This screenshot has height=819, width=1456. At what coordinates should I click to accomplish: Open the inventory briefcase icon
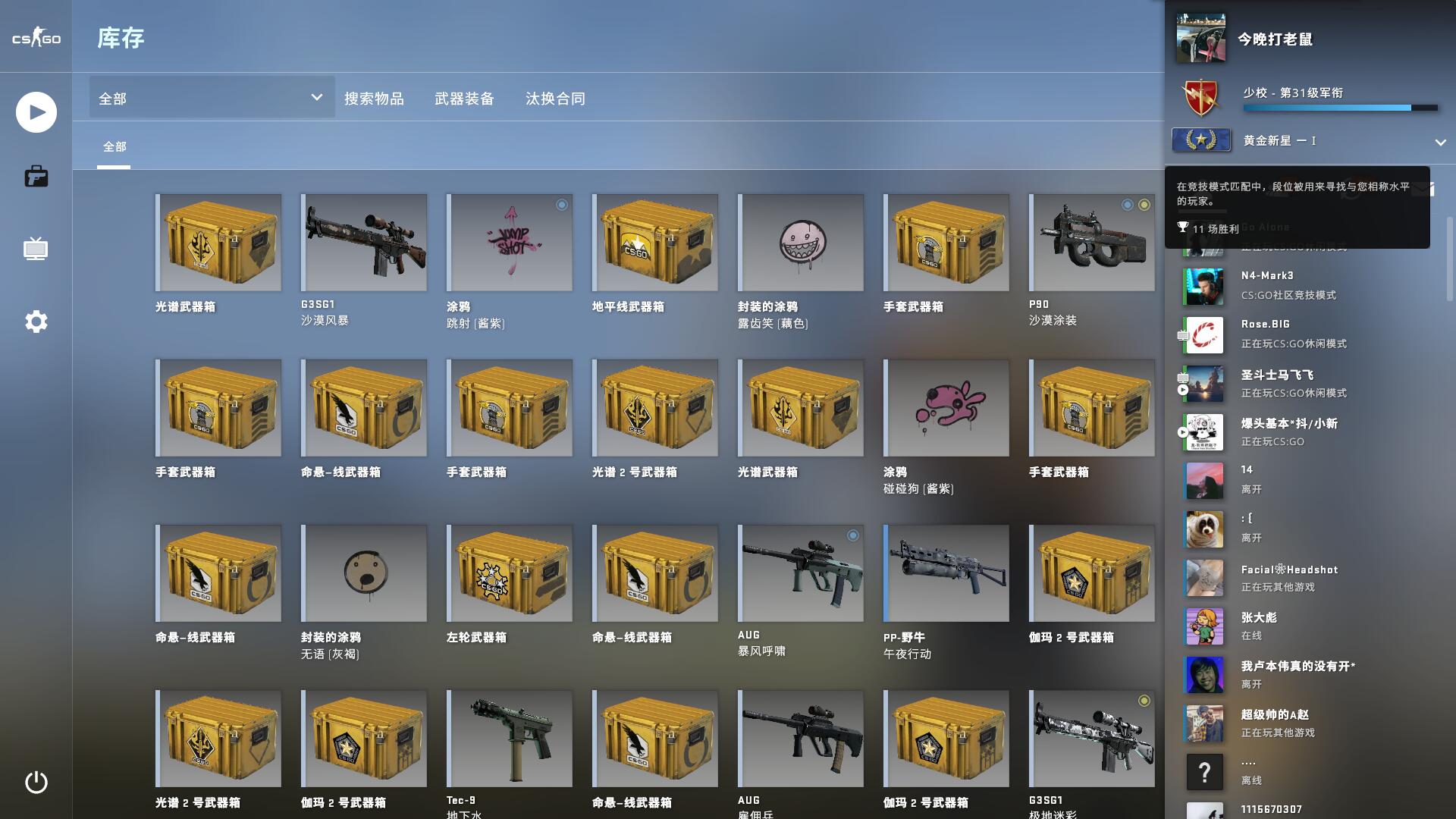35,176
